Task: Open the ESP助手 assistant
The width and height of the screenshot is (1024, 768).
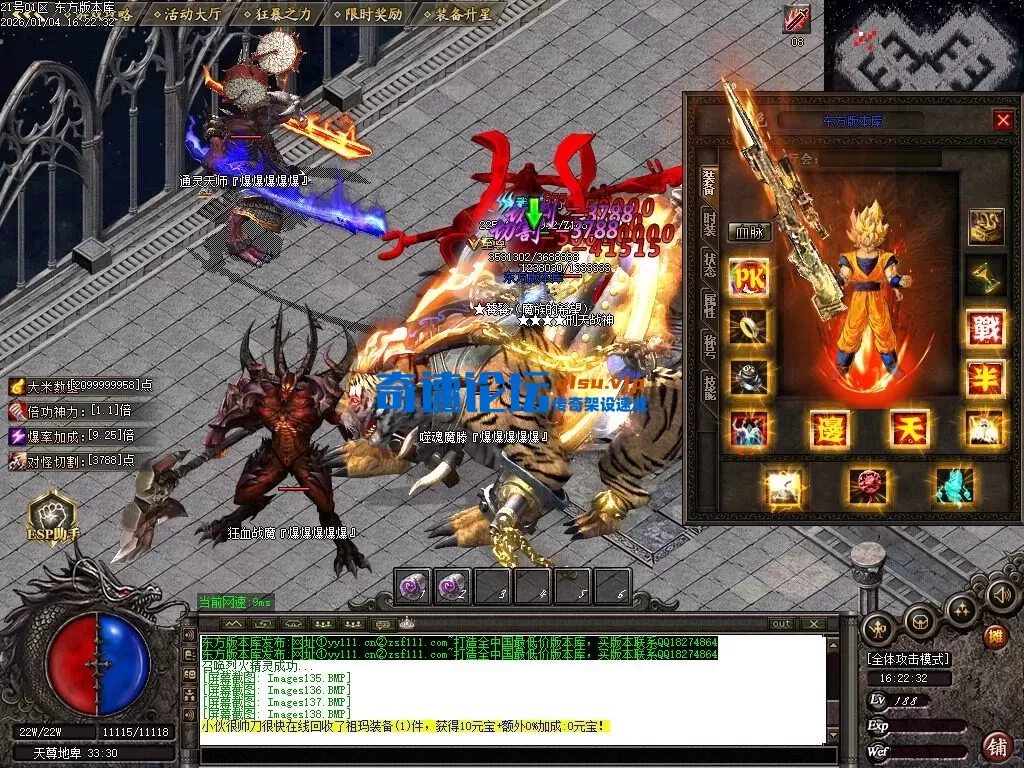Action: tap(51, 517)
